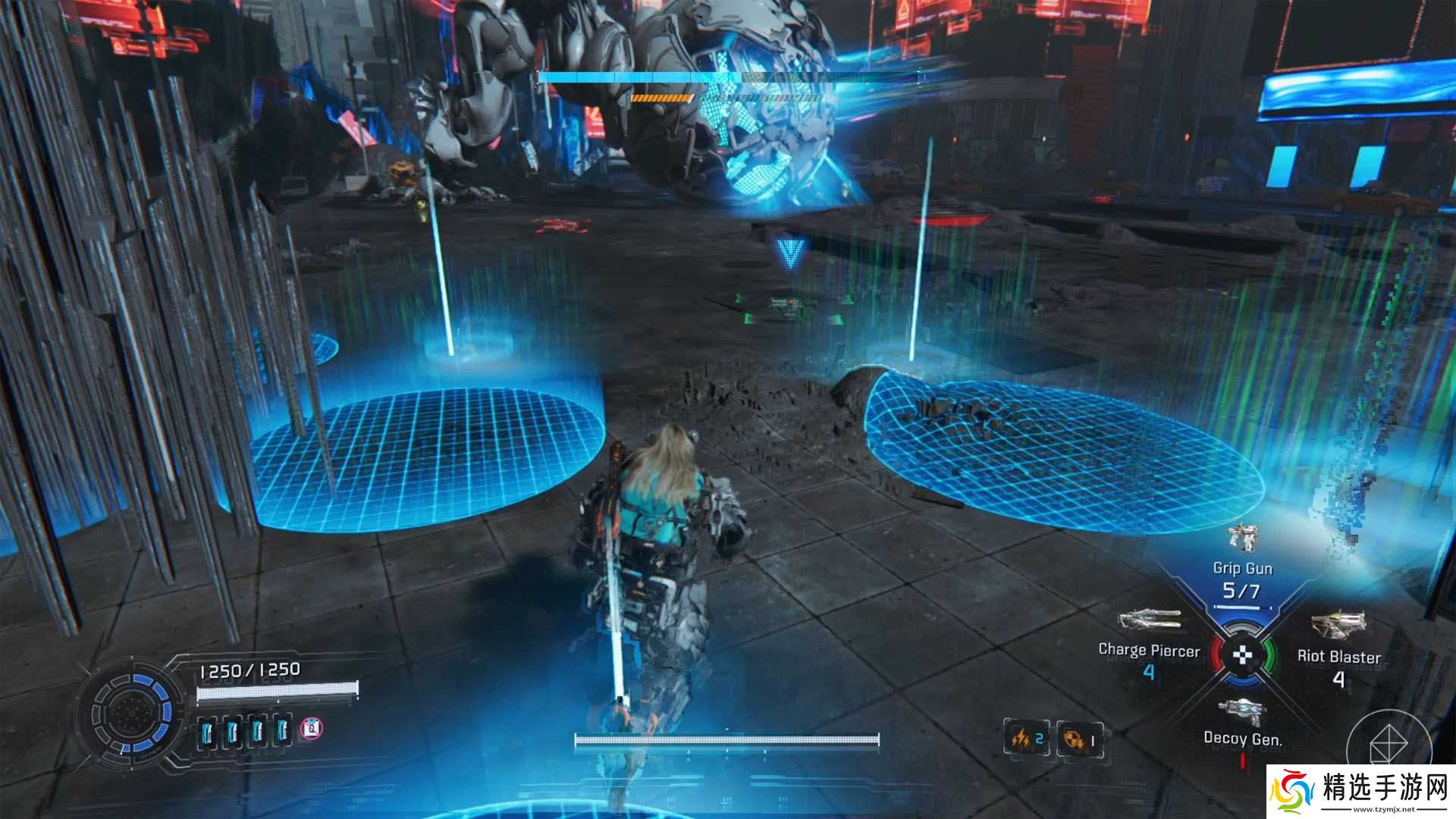Click the d-pad cross at the weapon wheel center

click(x=1242, y=656)
